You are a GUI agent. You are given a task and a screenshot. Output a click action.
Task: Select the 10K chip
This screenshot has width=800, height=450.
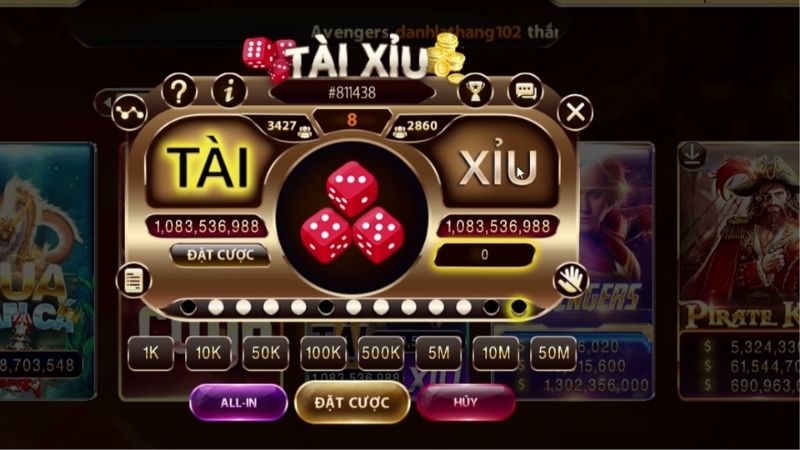click(208, 353)
